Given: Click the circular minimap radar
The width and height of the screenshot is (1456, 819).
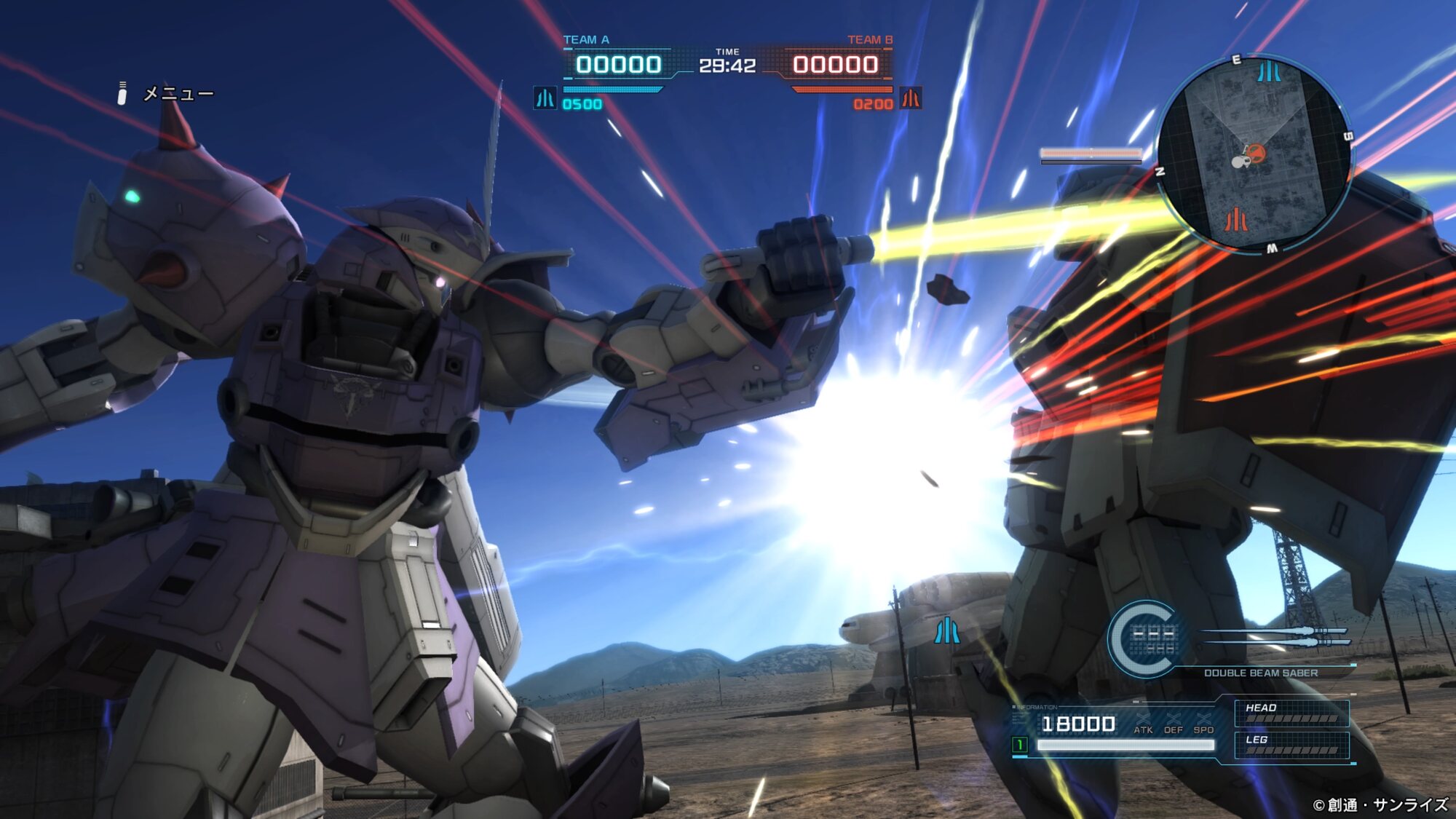Looking at the screenshot, I should click(1254, 154).
